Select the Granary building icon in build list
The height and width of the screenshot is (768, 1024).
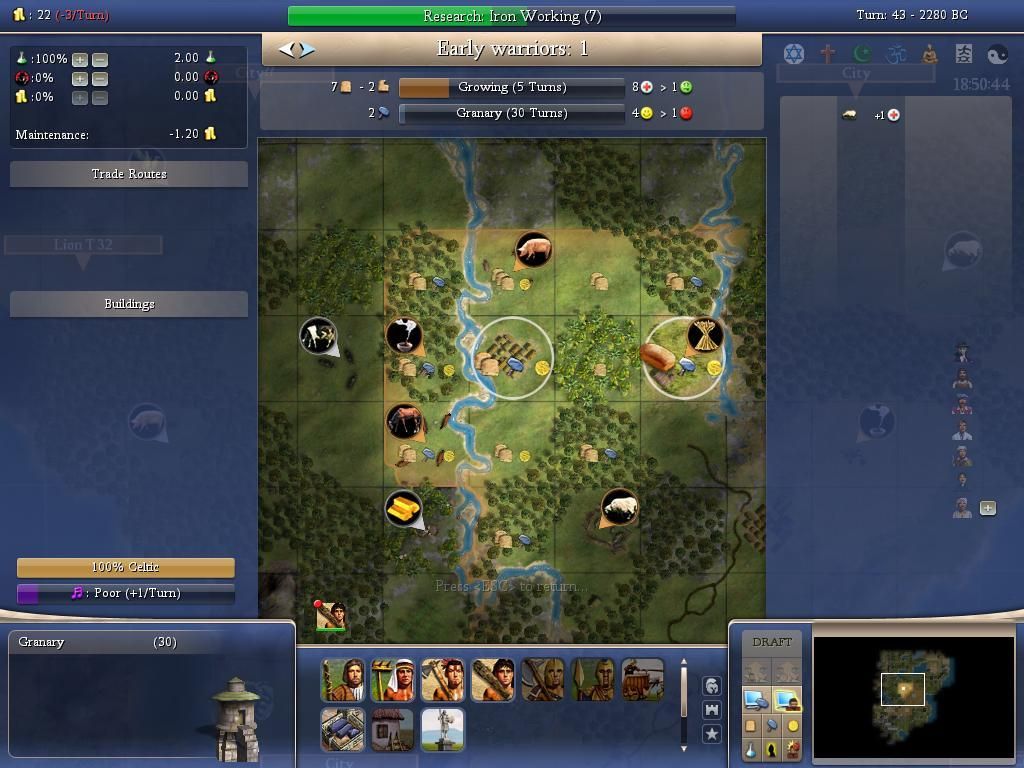click(342, 730)
